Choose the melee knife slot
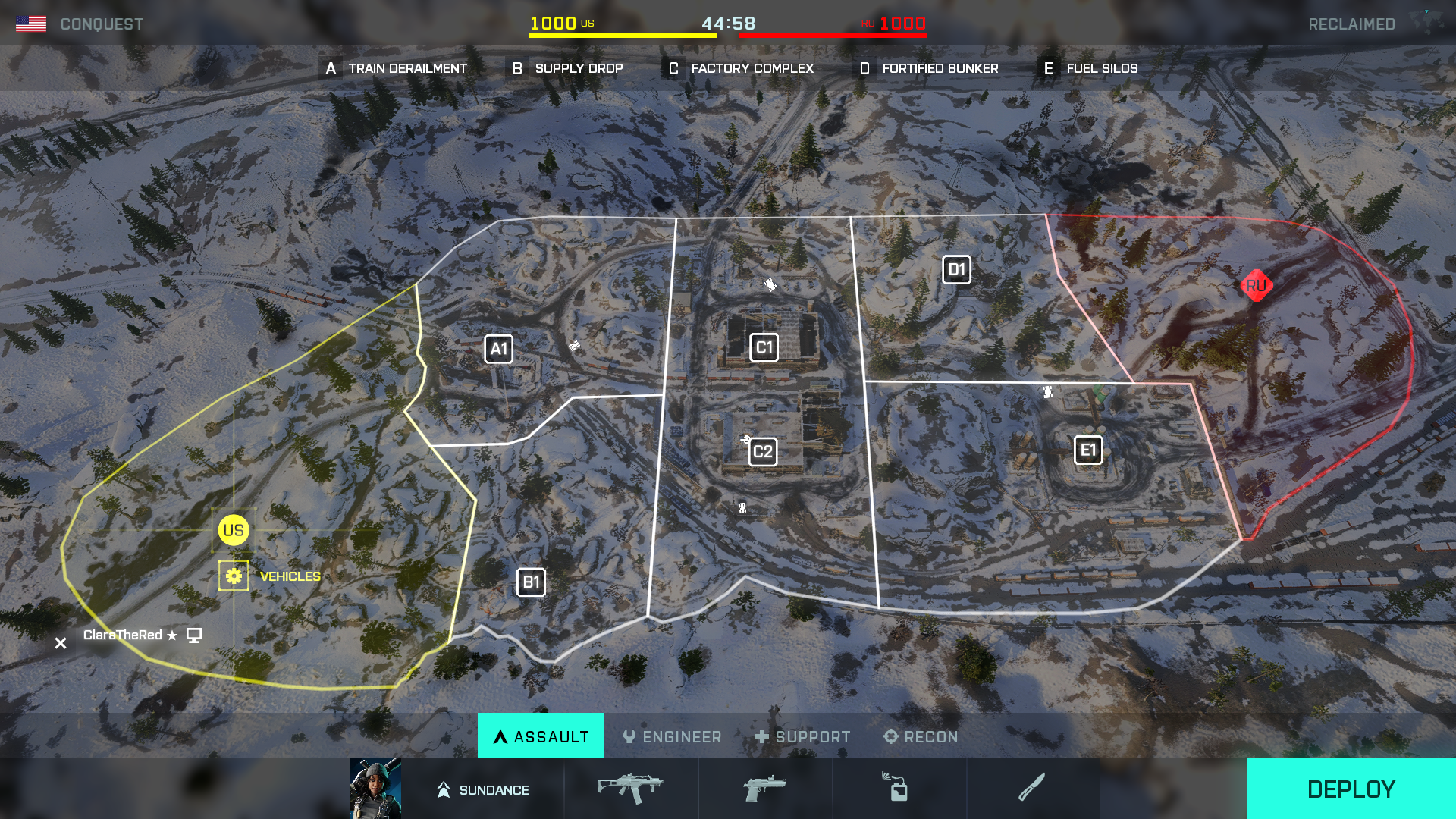The width and height of the screenshot is (1456, 819). tap(1031, 789)
